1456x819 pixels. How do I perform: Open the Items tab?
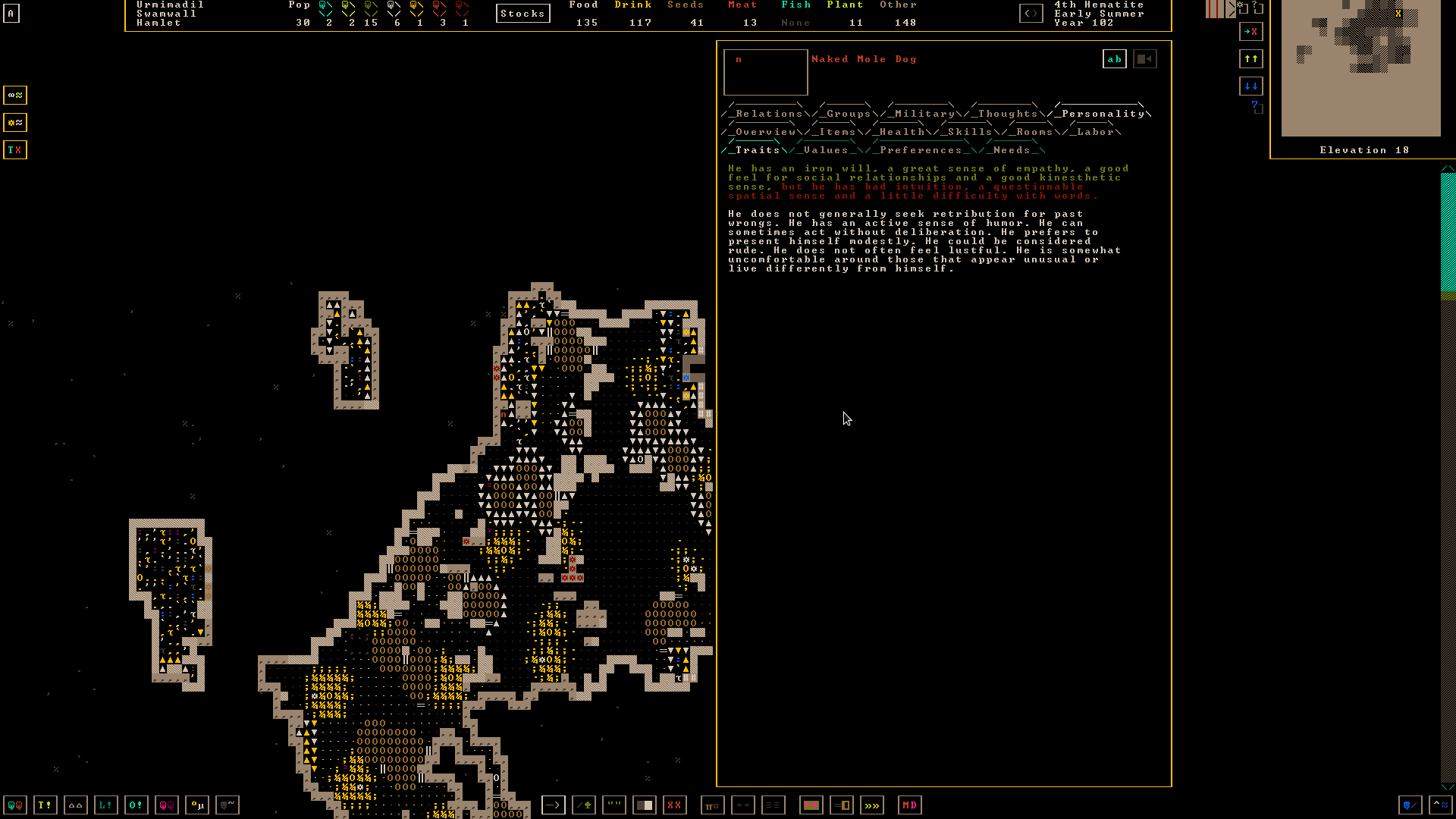(837, 132)
